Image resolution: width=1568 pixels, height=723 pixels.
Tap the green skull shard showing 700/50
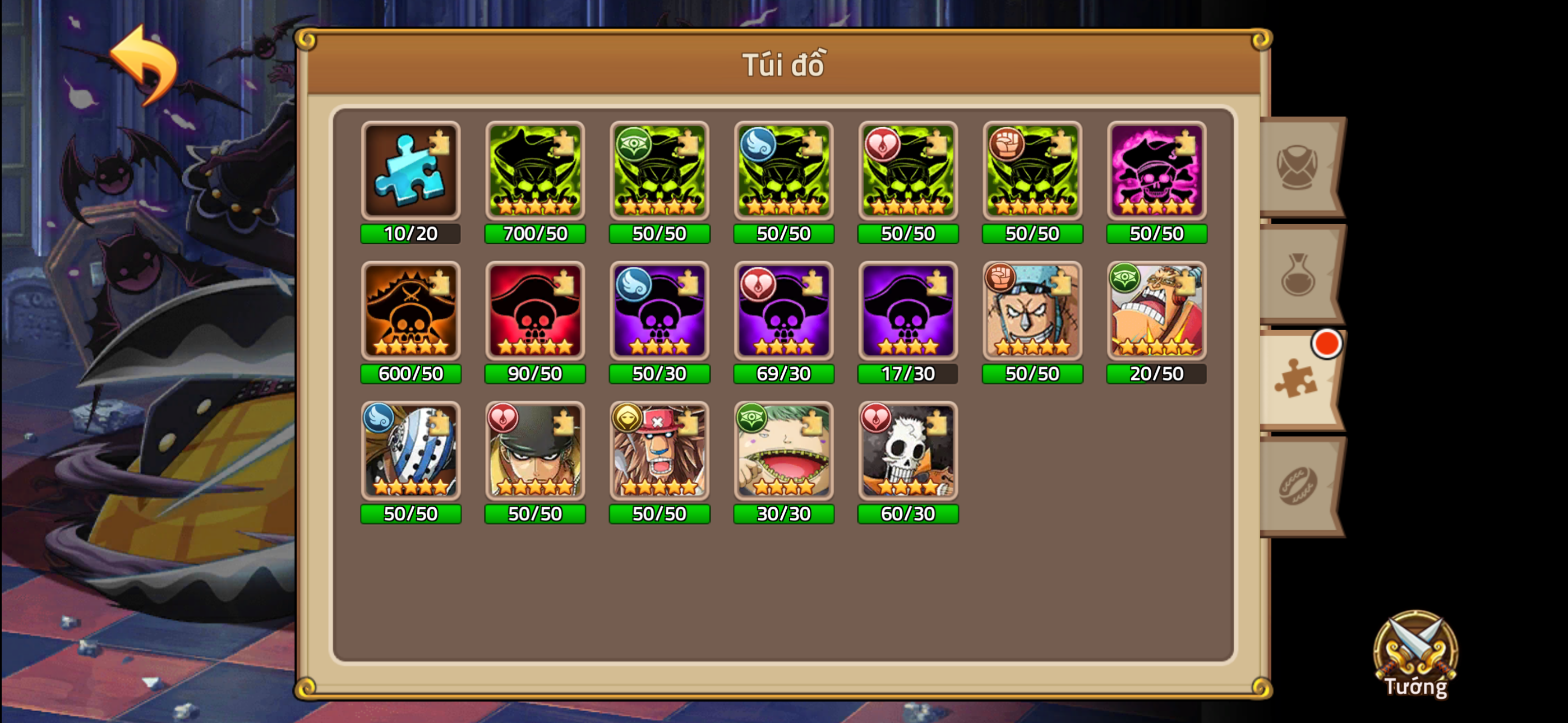click(535, 172)
